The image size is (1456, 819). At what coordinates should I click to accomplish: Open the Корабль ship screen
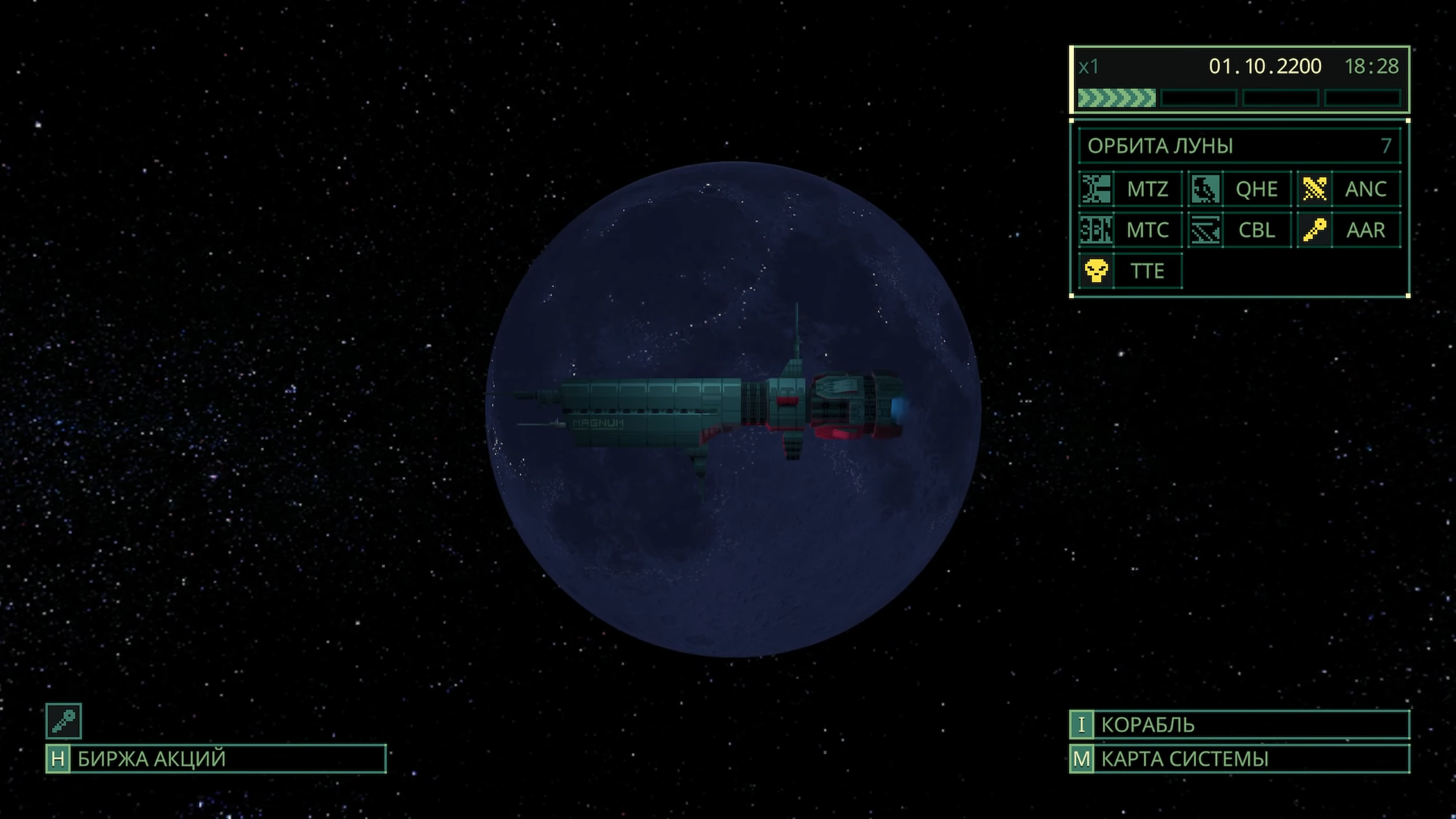tap(1239, 725)
